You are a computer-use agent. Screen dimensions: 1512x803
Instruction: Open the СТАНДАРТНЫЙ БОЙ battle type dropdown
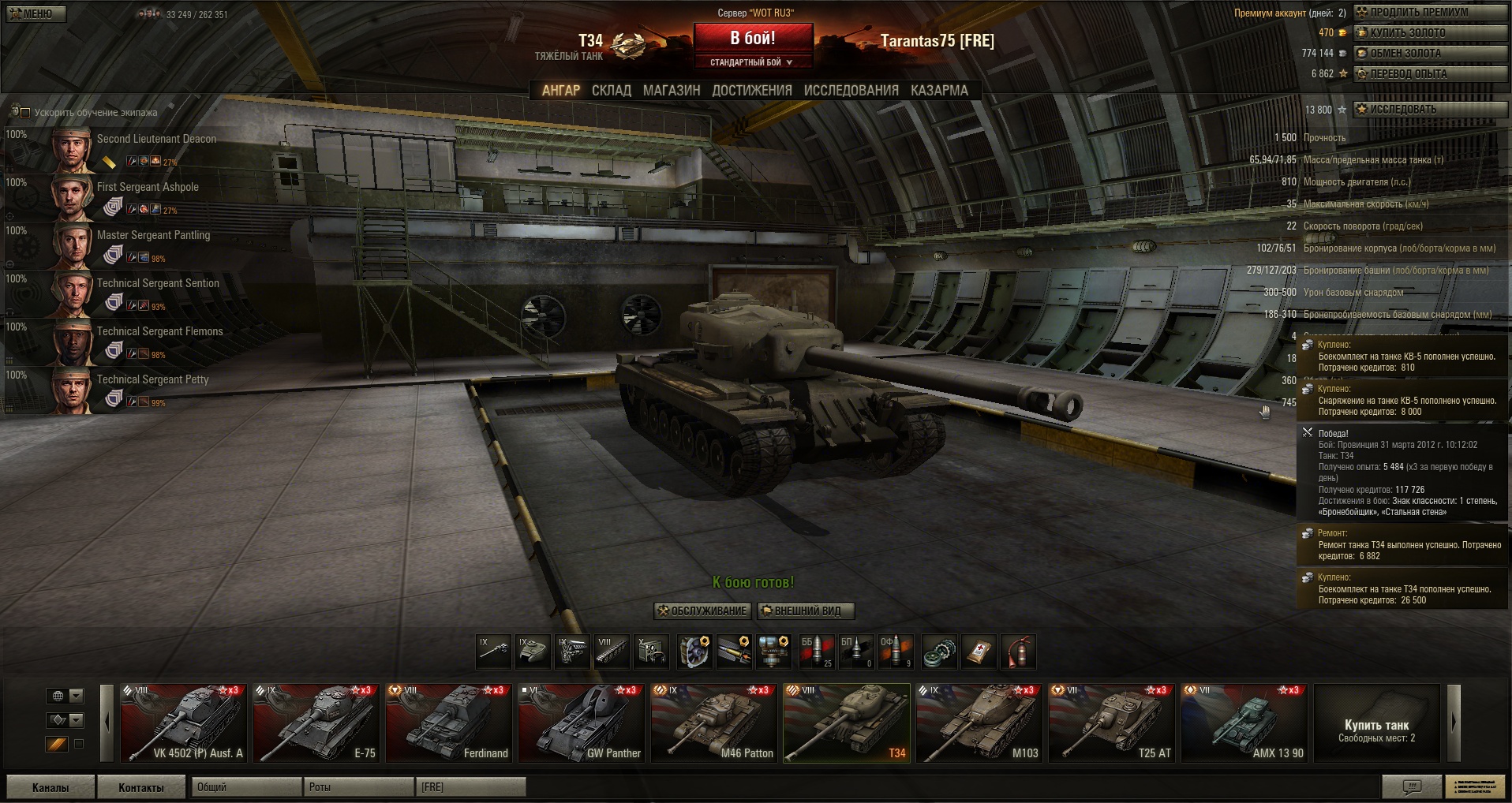(x=751, y=62)
